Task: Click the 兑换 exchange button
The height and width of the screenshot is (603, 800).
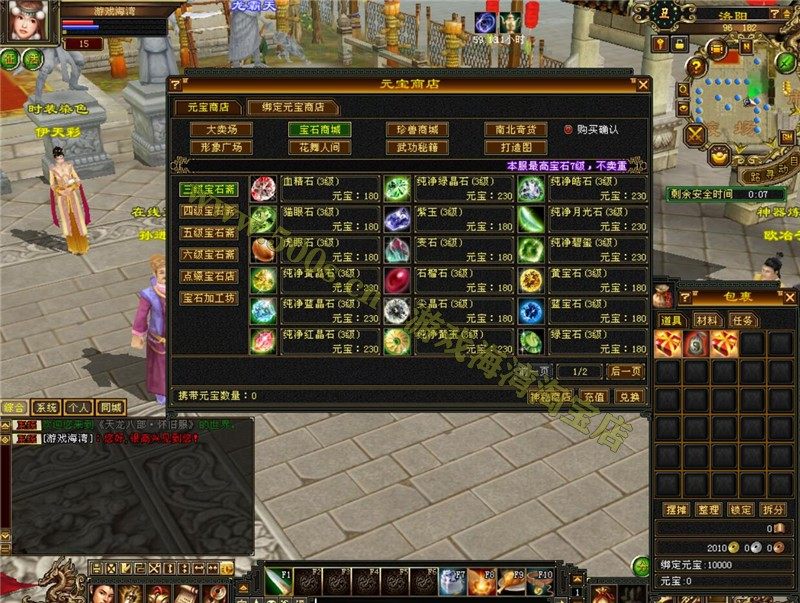Action: [x=628, y=396]
